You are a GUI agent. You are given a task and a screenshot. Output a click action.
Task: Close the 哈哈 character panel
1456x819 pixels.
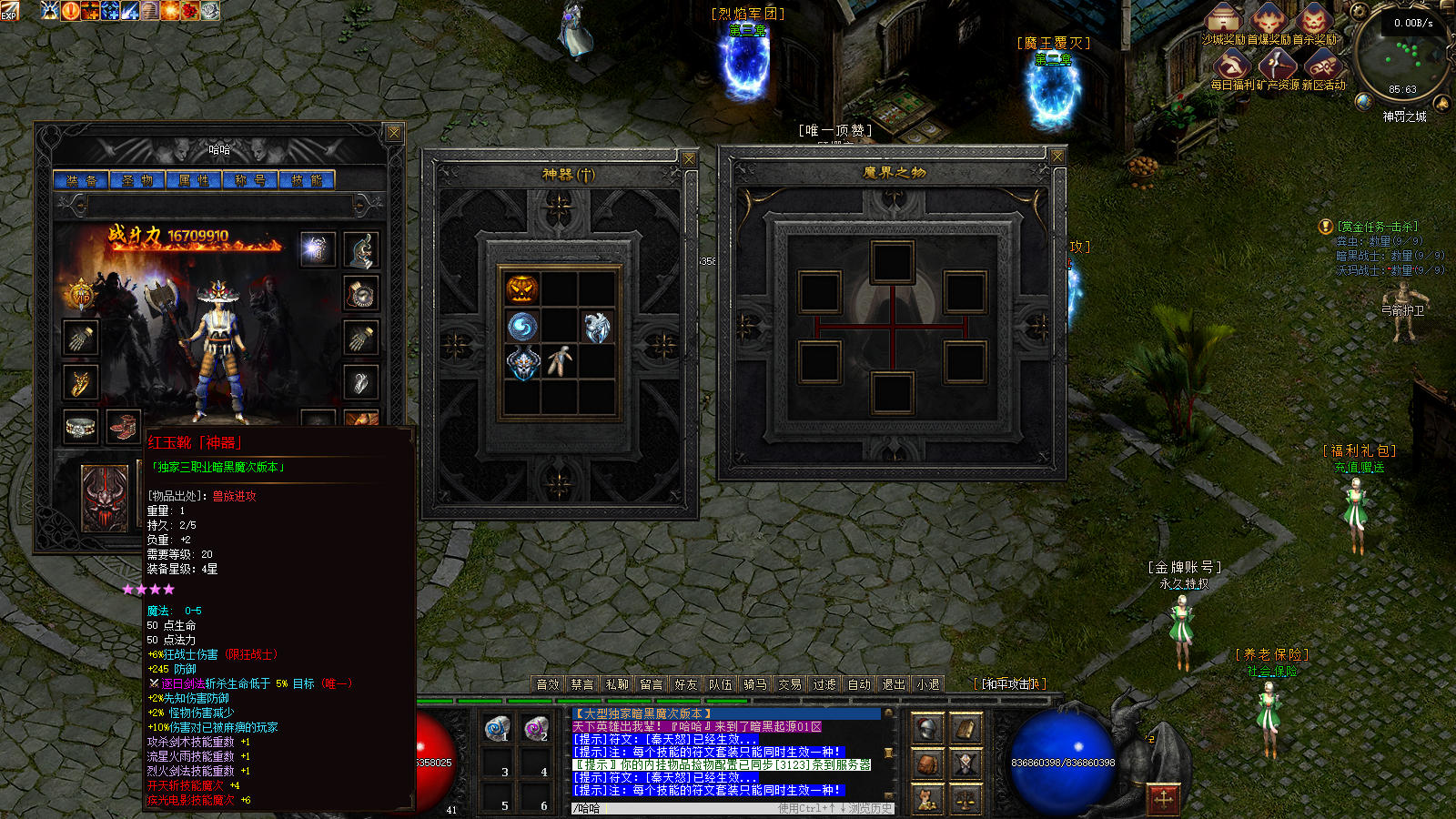point(394,133)
